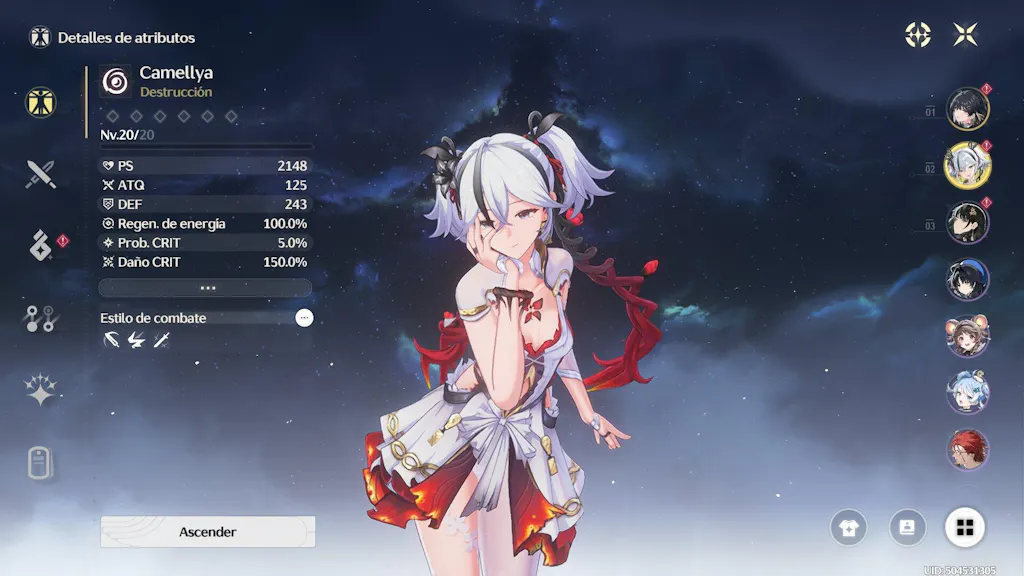Go to the connected nodes skill tab
The width and height of the screenshot is (1024, 576).
[41, 318]
